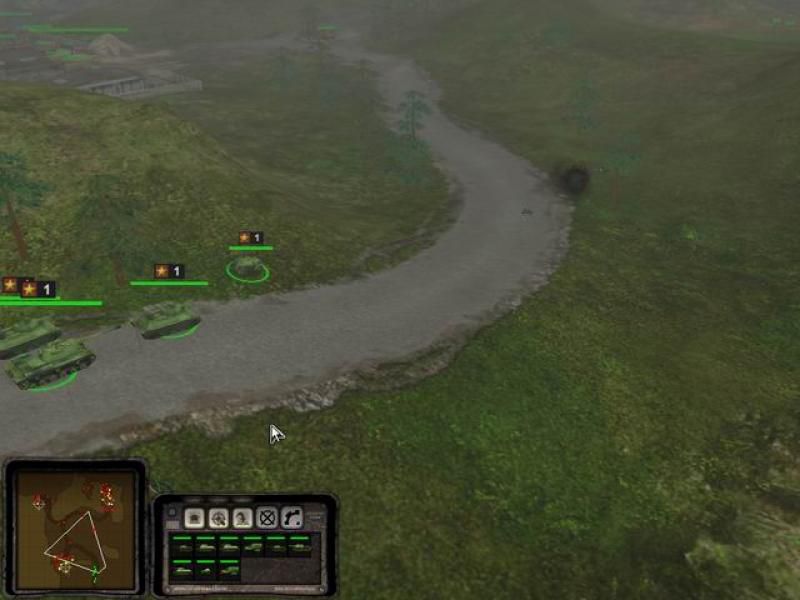Choose the curved route path command button
This screenshot has width=800, height=600.
[x=291, y=518]
